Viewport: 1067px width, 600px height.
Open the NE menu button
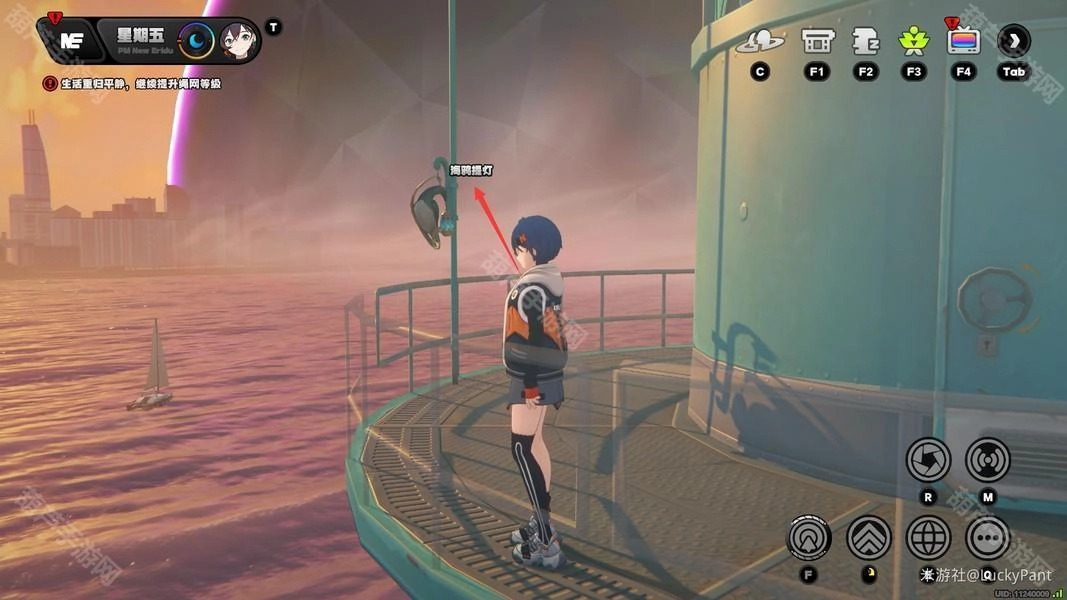pos(71,40)
